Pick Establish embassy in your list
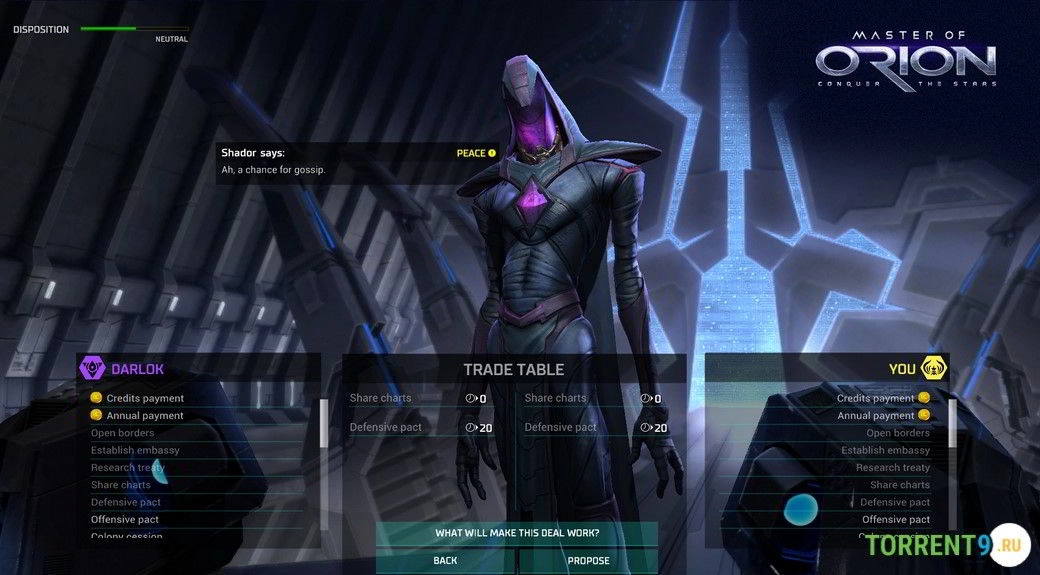Screen dimensions: 1040x575 [886, 450]
